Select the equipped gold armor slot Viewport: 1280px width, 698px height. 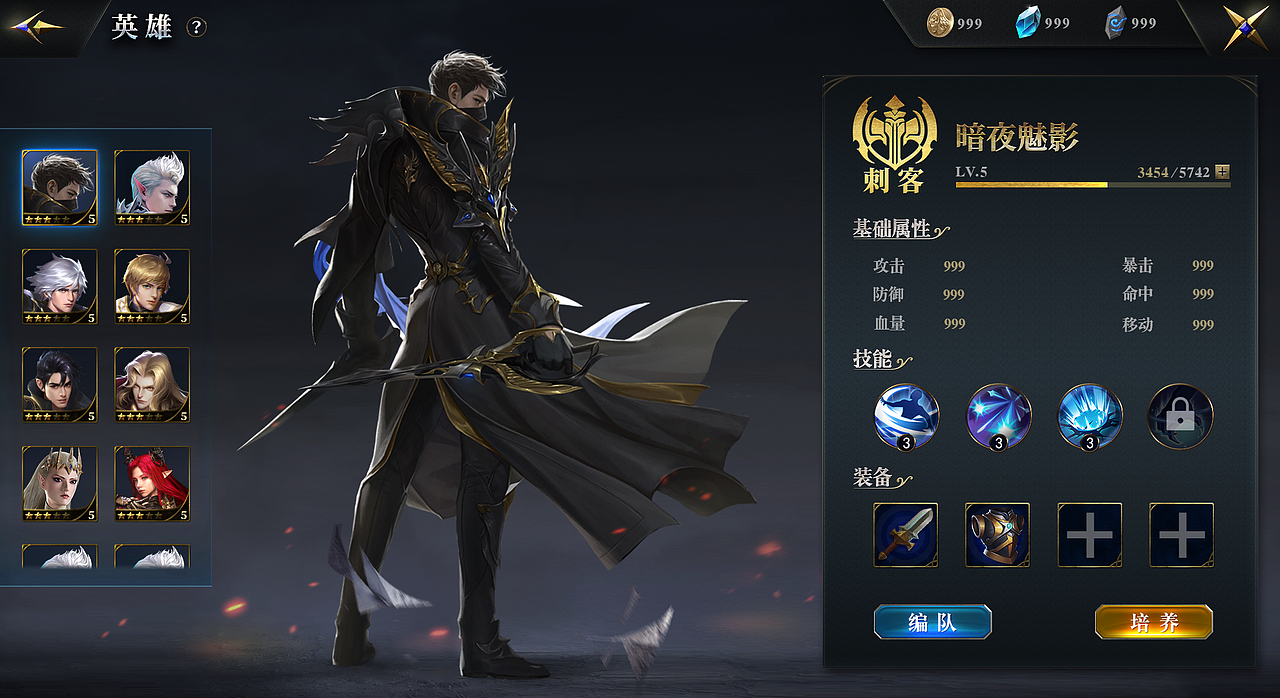997,535
